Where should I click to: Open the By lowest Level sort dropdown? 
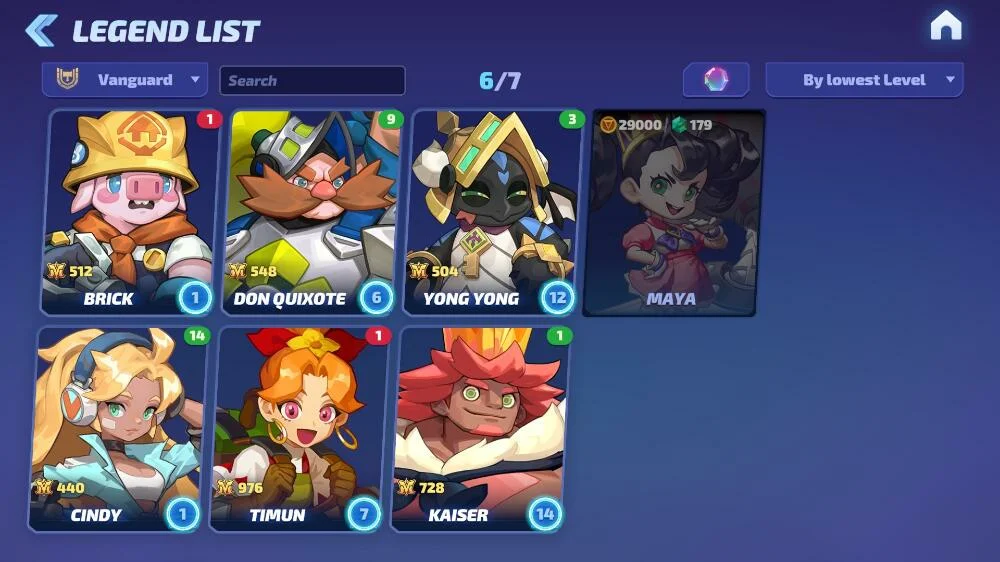click(x=864, y=80)
